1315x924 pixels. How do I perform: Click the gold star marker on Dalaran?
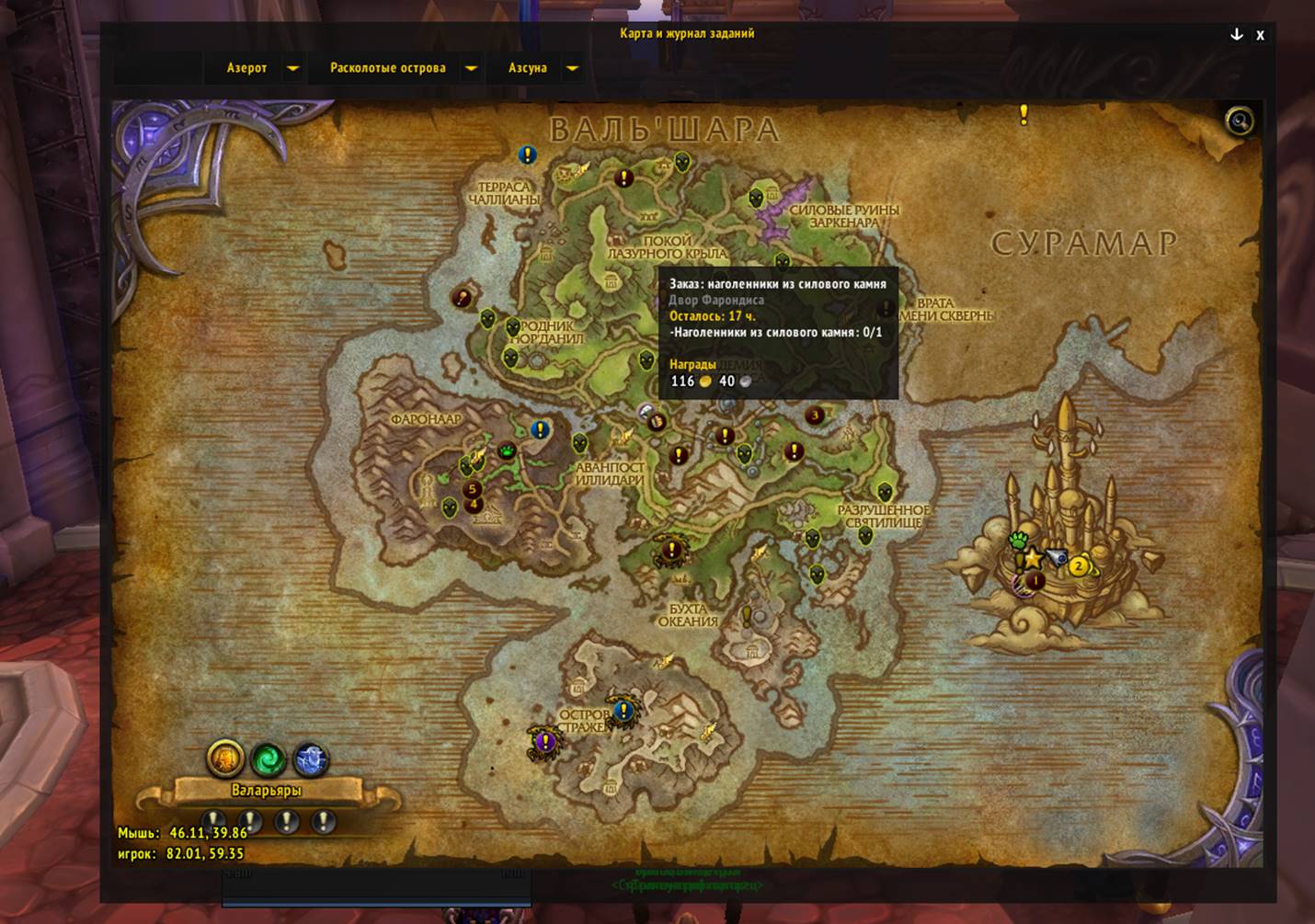point(1034,557)
